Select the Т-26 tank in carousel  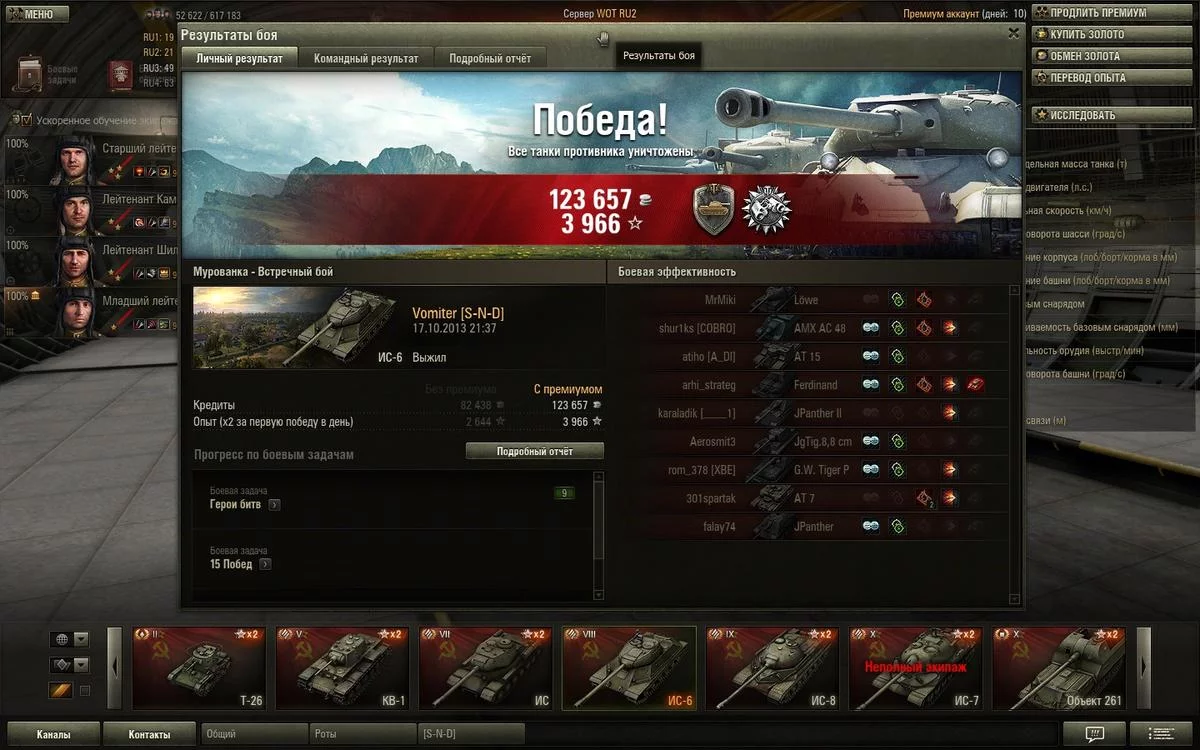[200, 668]
